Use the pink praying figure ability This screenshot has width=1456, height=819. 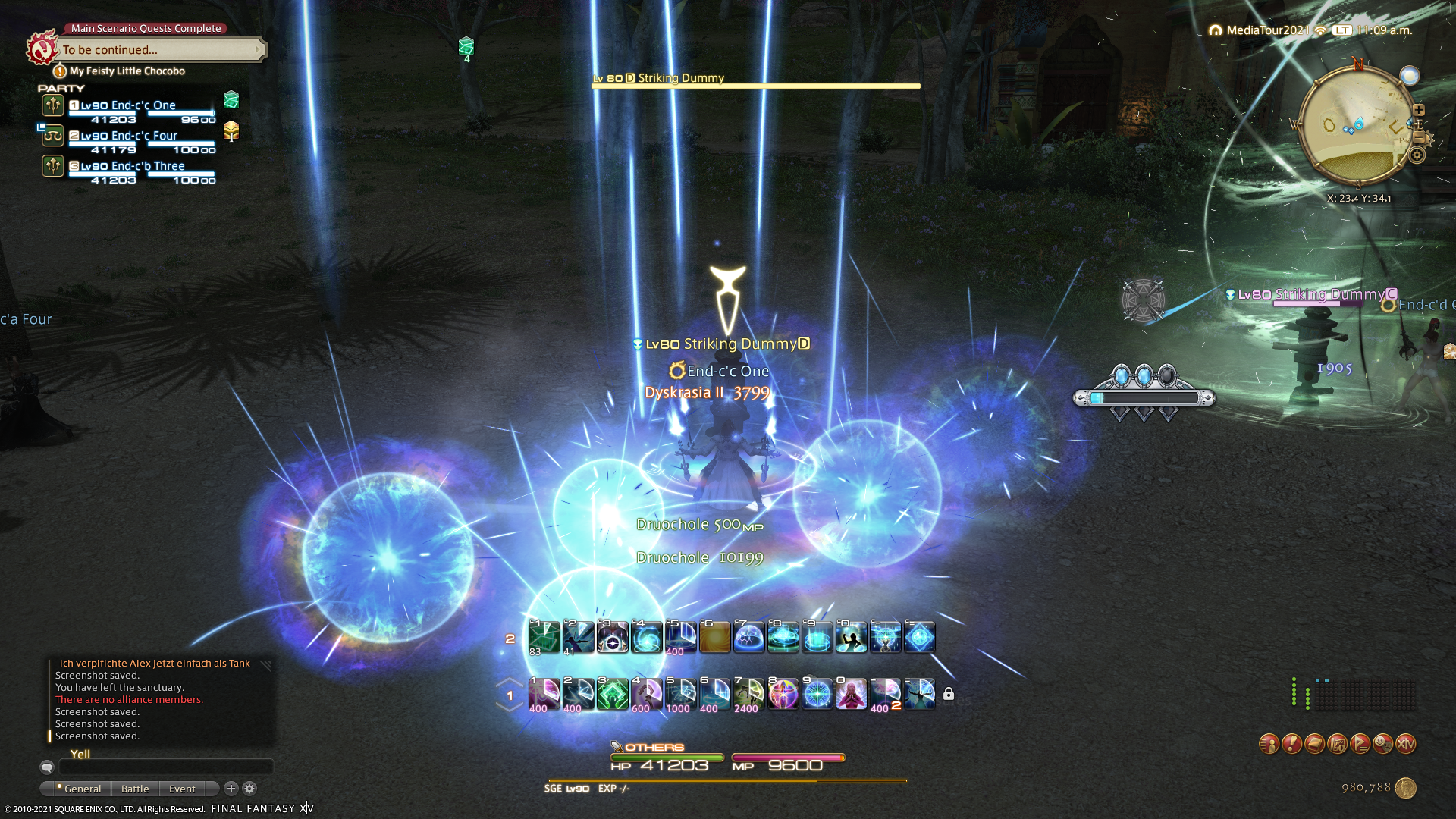point(851,694)
